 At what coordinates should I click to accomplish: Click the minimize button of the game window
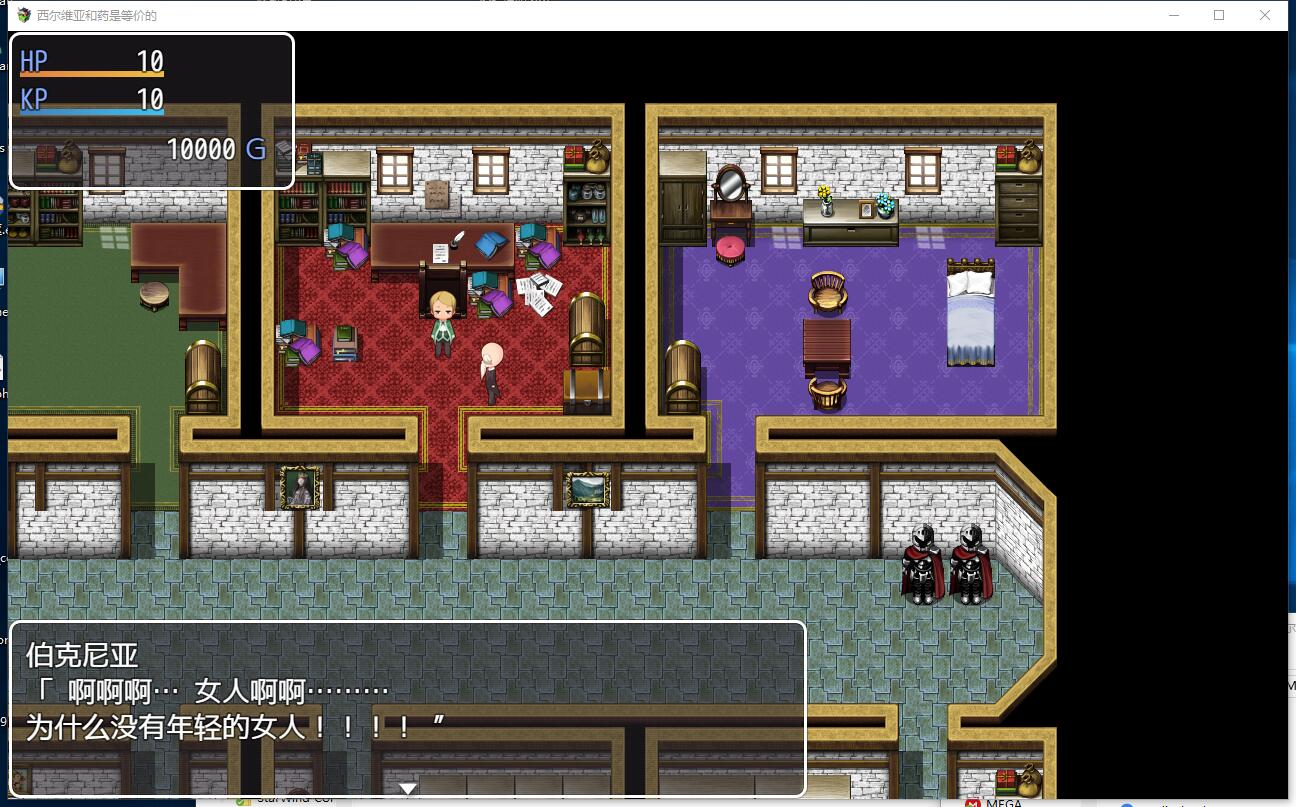click(x=1172, y=15)
